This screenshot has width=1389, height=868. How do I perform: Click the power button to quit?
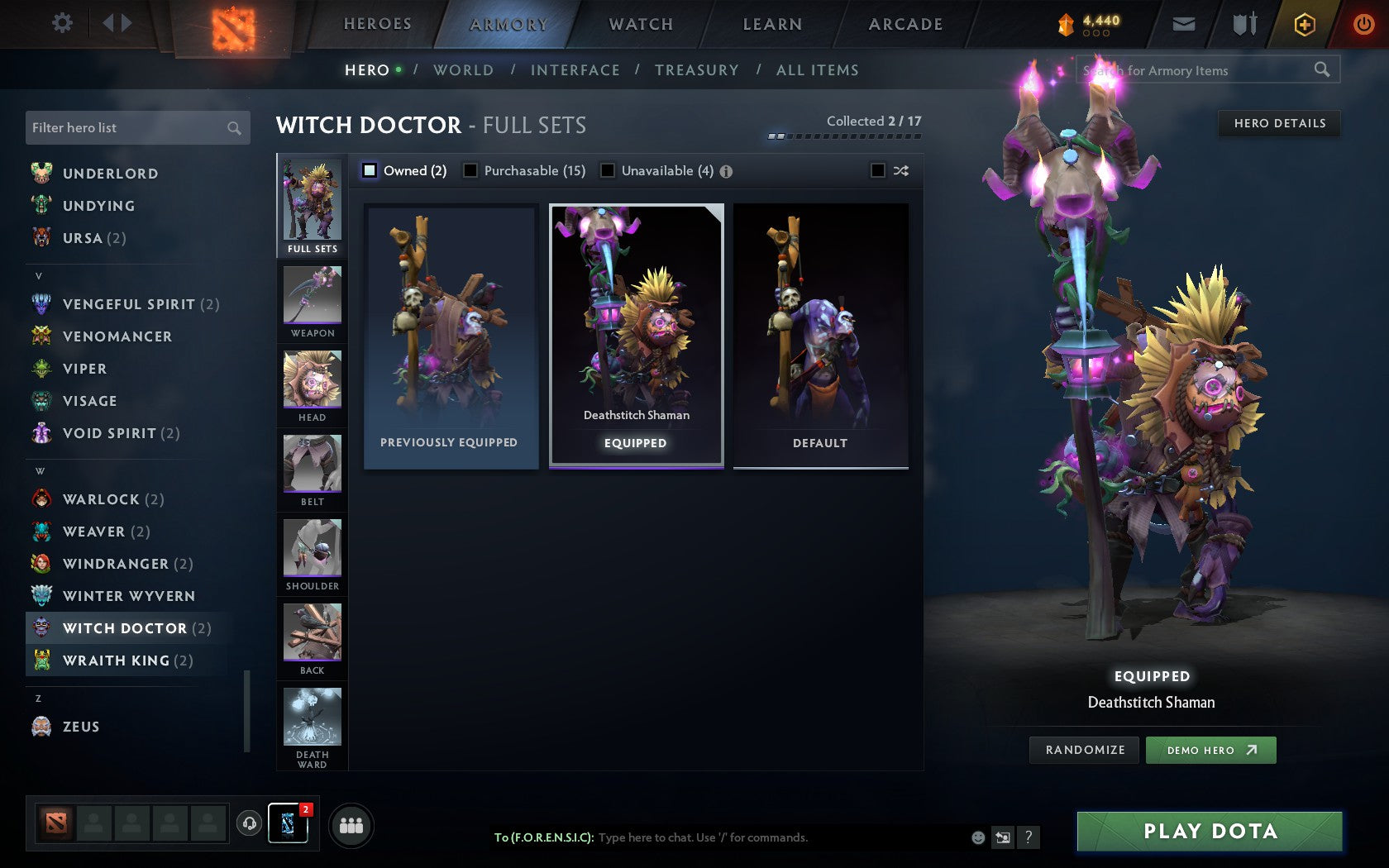pos(1362,24)
